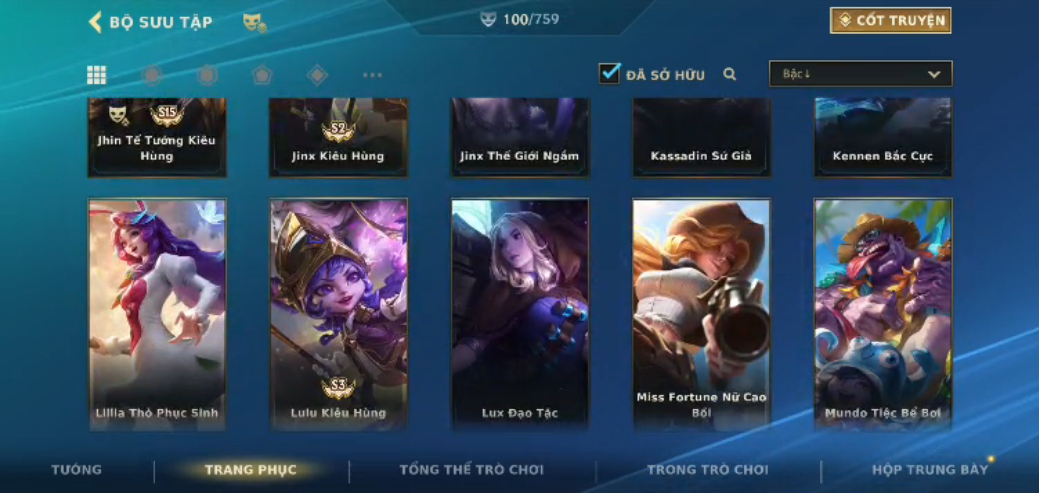Viewport: 1039px width, 493px height.
Task: Select the grid view filter icon
Action: click(97, 75)
